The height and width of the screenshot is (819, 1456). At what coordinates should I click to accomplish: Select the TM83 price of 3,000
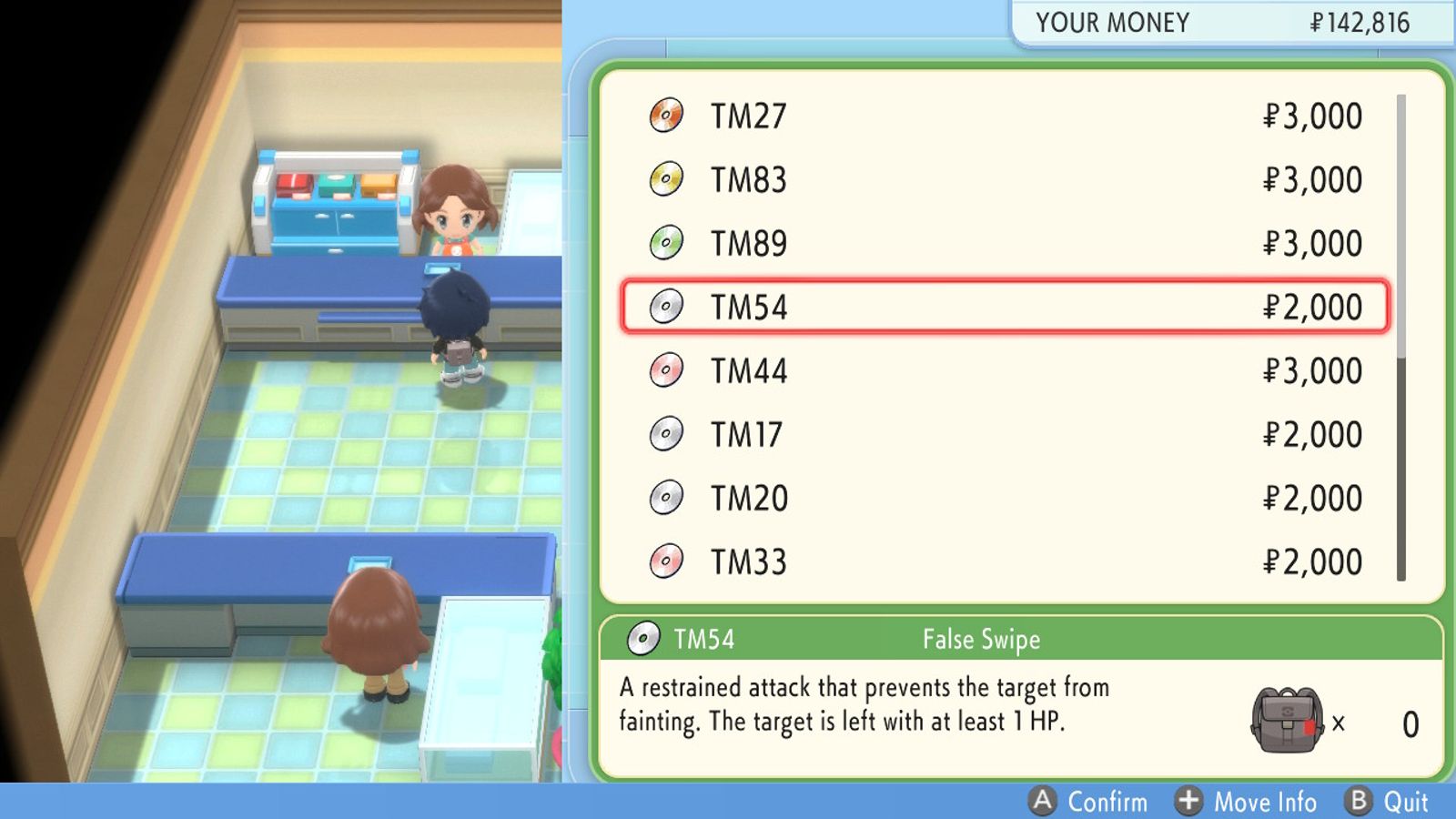(1313, 179)
